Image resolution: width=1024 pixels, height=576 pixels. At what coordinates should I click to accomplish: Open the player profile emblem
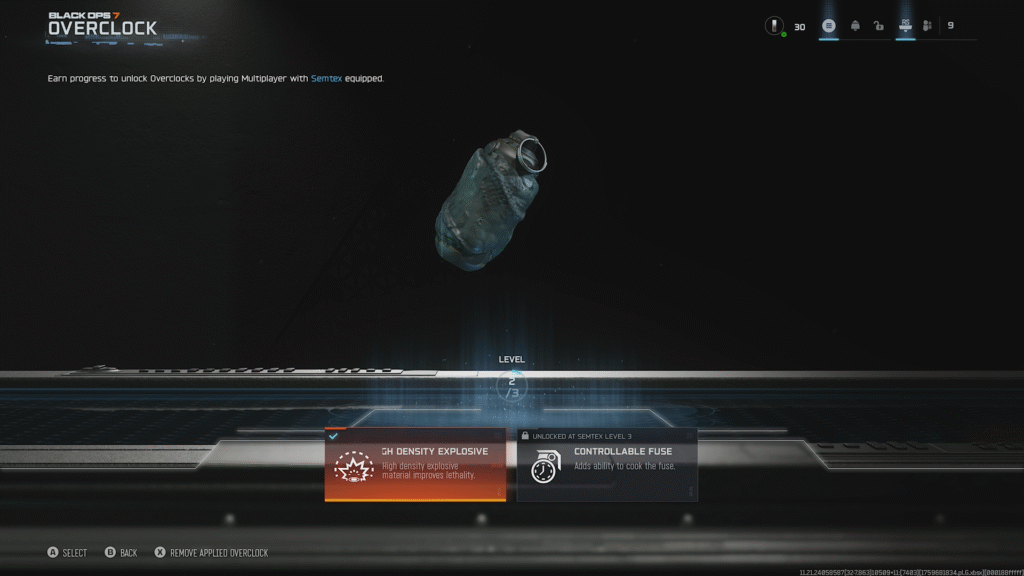(x=774, y=26)
